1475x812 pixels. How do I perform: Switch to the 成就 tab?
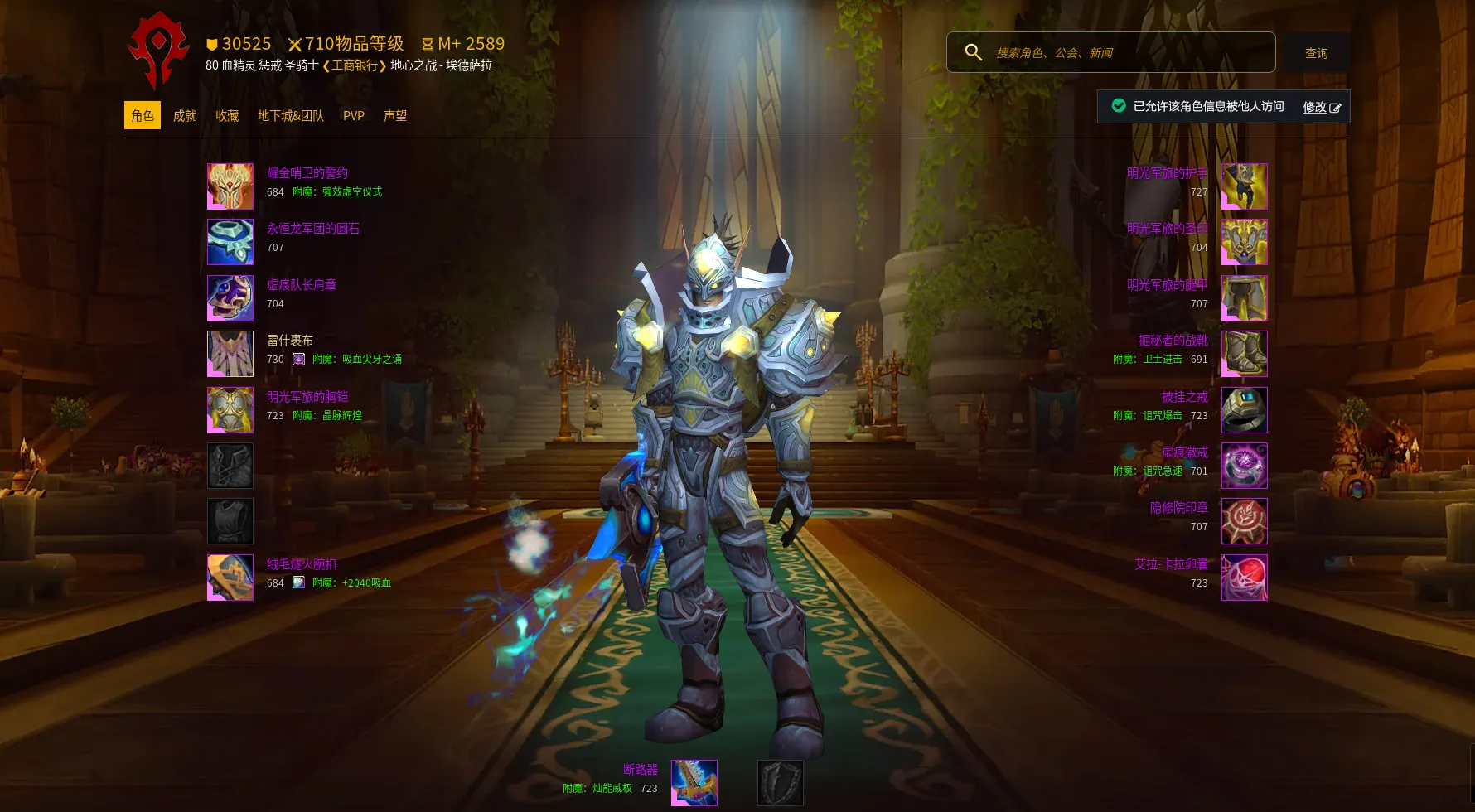[185, 116]
